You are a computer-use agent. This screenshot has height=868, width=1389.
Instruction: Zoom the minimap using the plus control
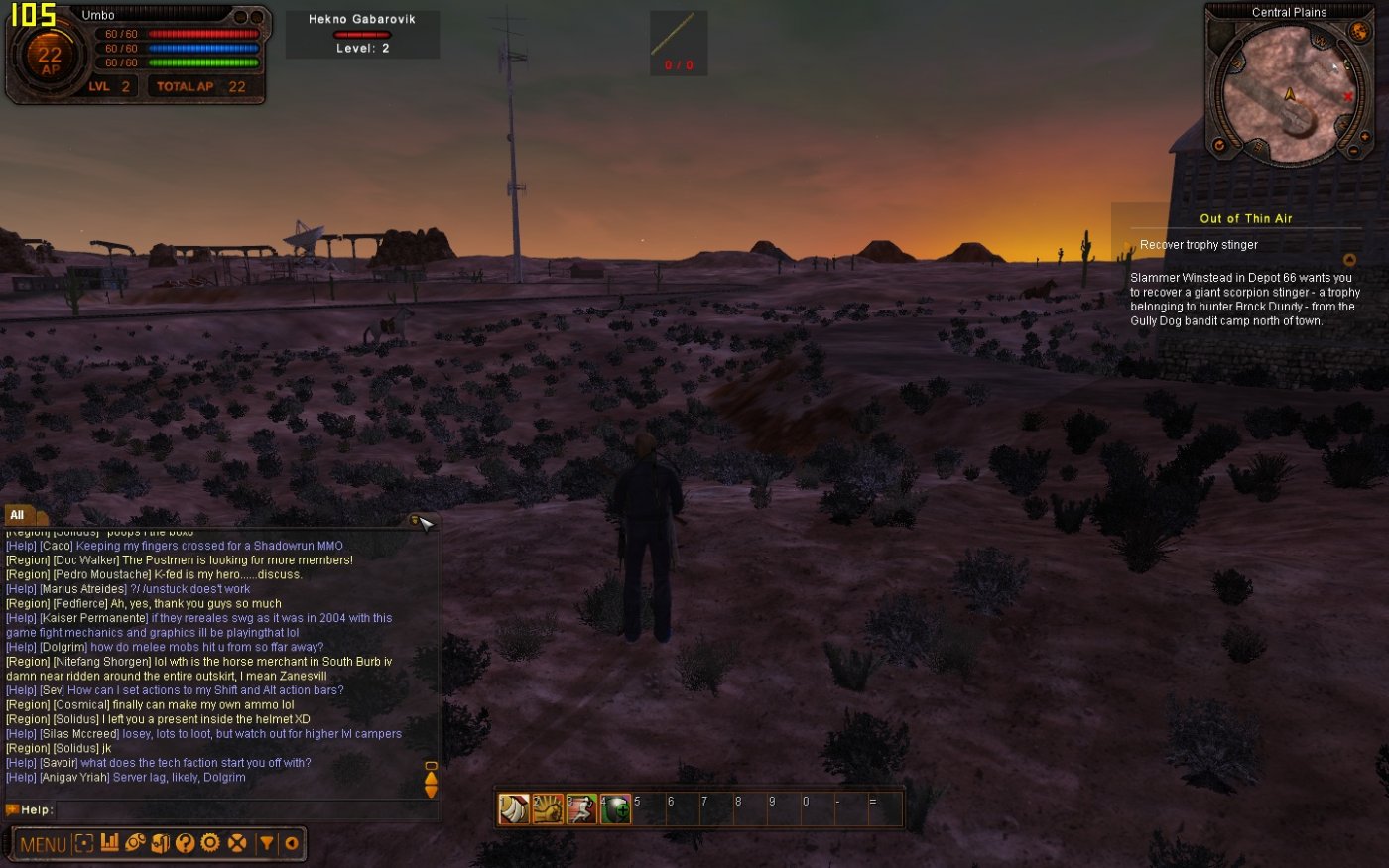tap(1365, 137)
